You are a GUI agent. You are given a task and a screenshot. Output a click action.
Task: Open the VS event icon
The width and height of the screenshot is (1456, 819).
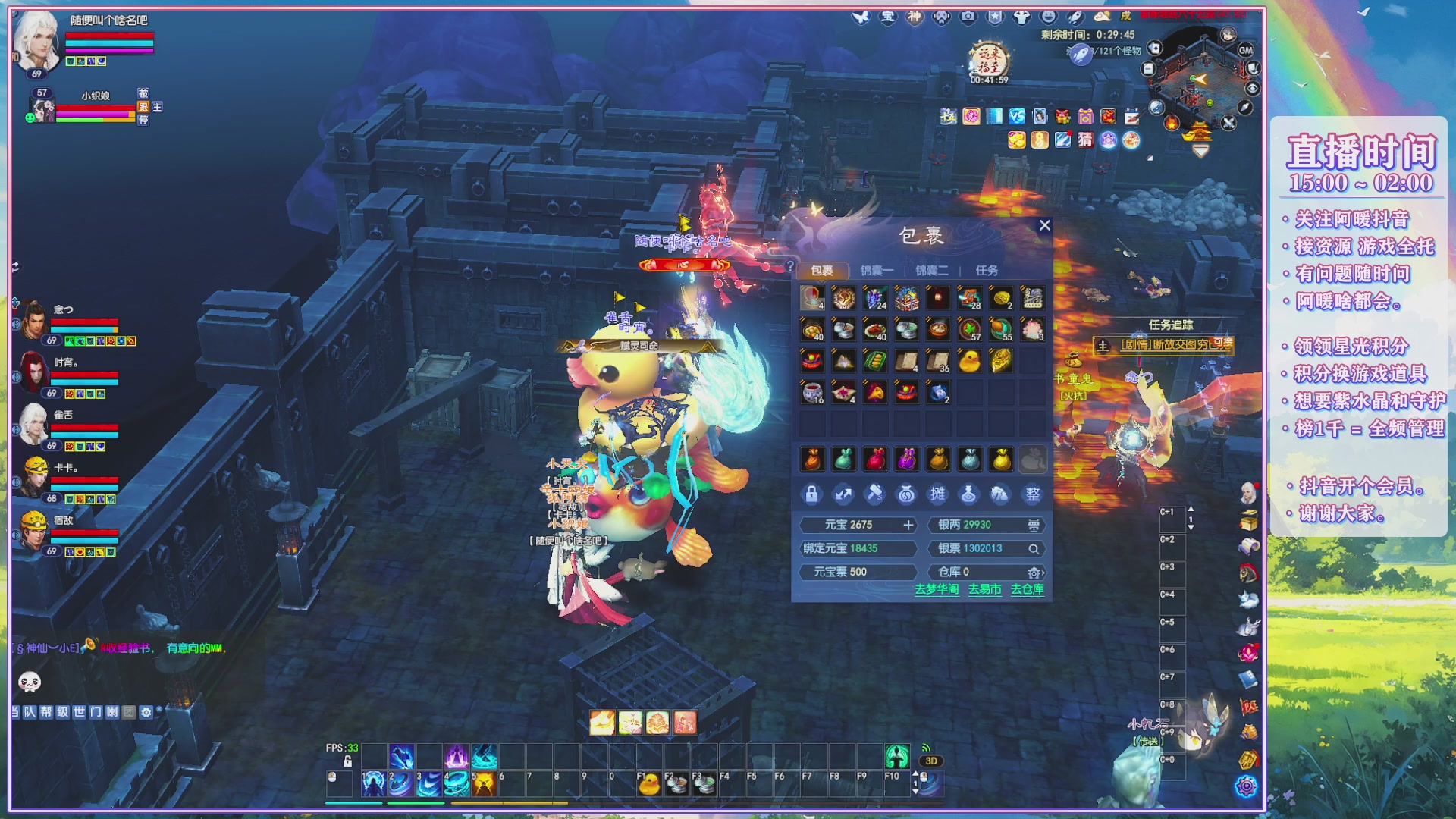click(x=1017, y=116)
